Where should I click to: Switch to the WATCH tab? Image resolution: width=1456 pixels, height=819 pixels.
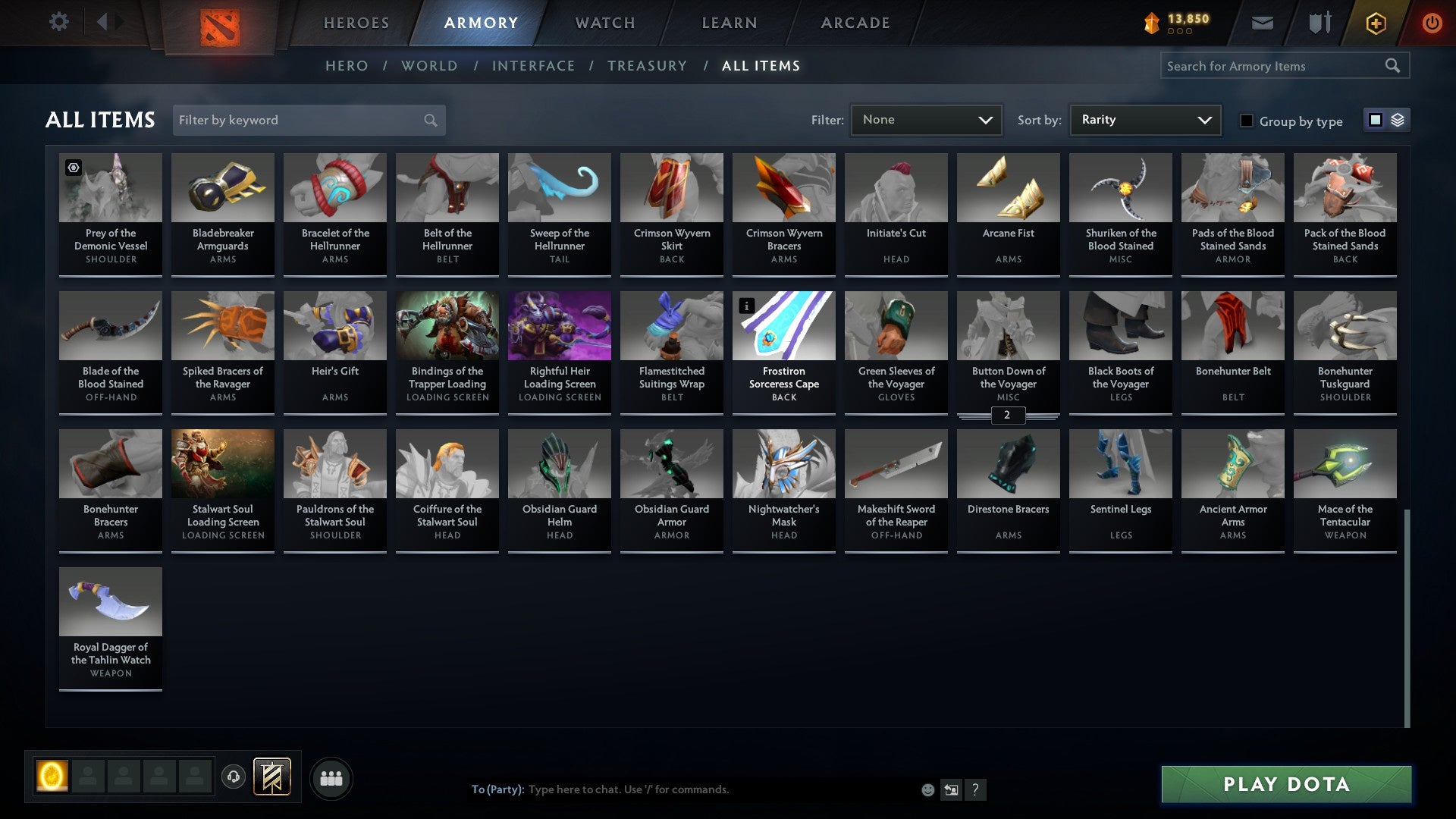604,22
